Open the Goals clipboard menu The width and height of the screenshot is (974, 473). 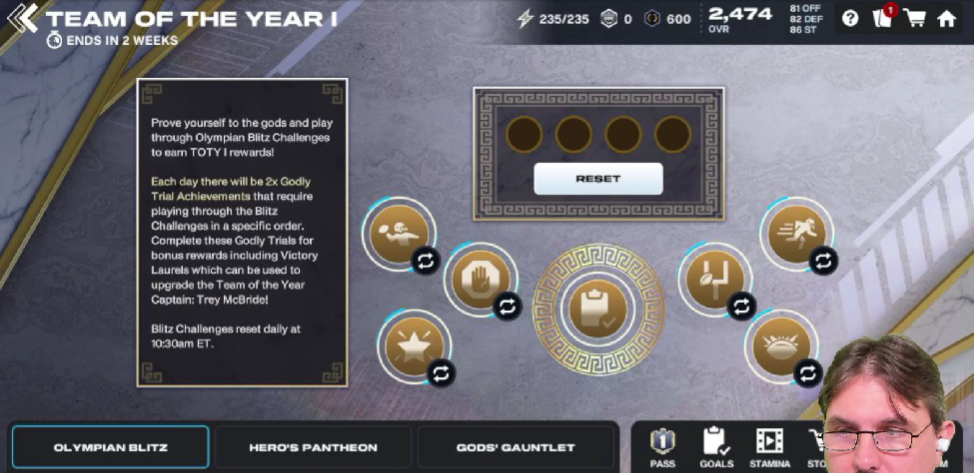(716, 446)
